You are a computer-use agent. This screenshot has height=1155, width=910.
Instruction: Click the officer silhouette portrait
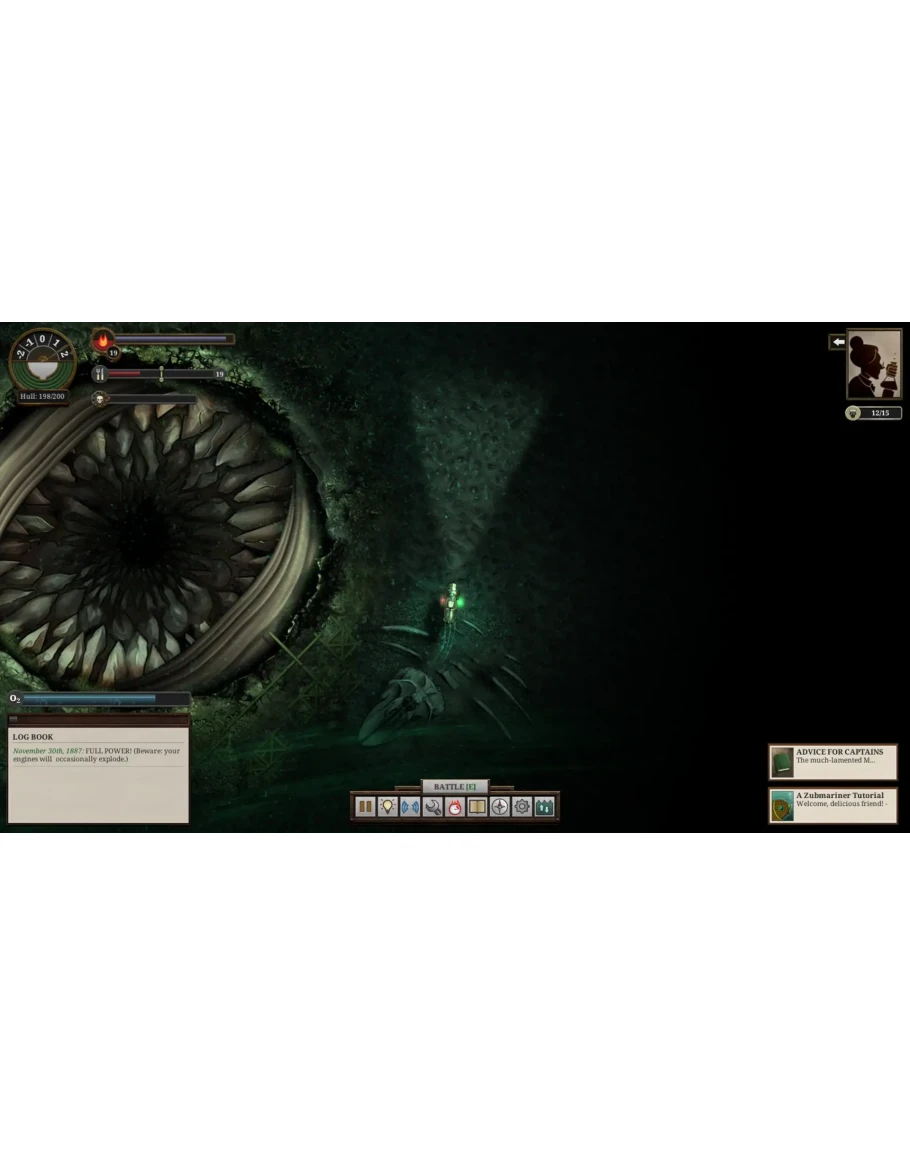[x=874, y=364]
